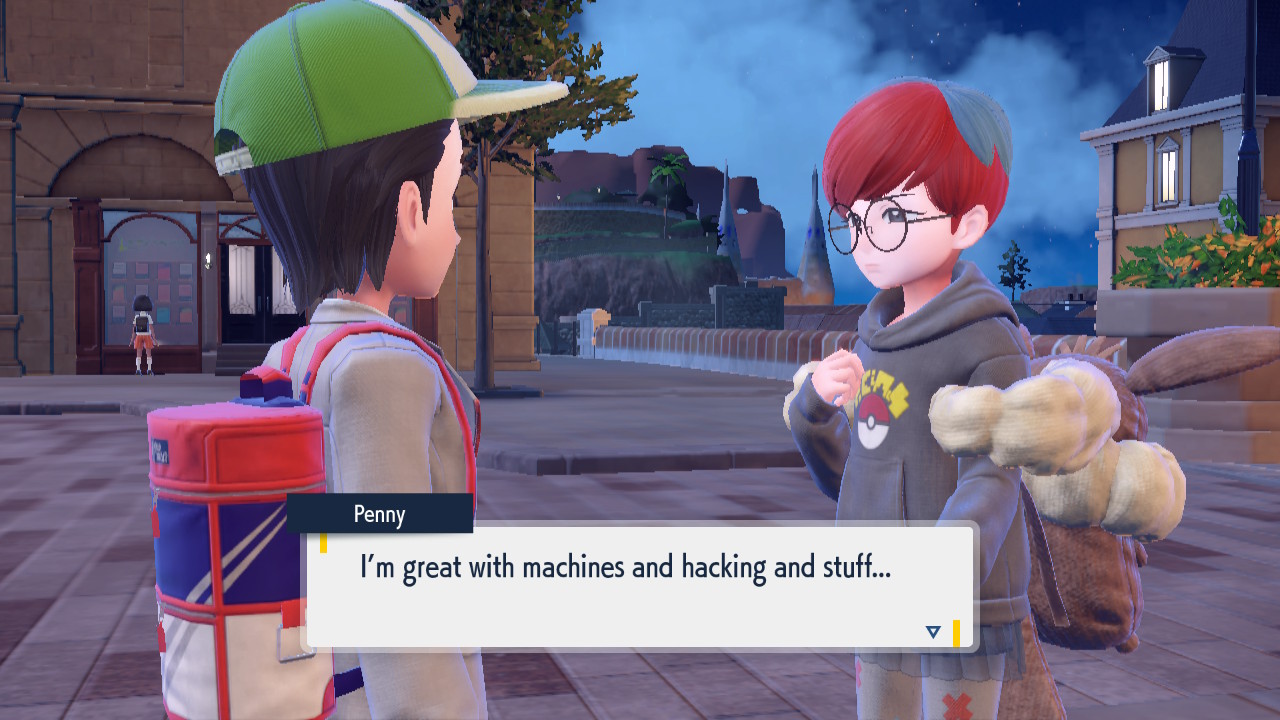Image resolution: width=1280 pixels, height=720 pixels.
Task: Click Penny's dialogue text box
Action: click(640, 587)
